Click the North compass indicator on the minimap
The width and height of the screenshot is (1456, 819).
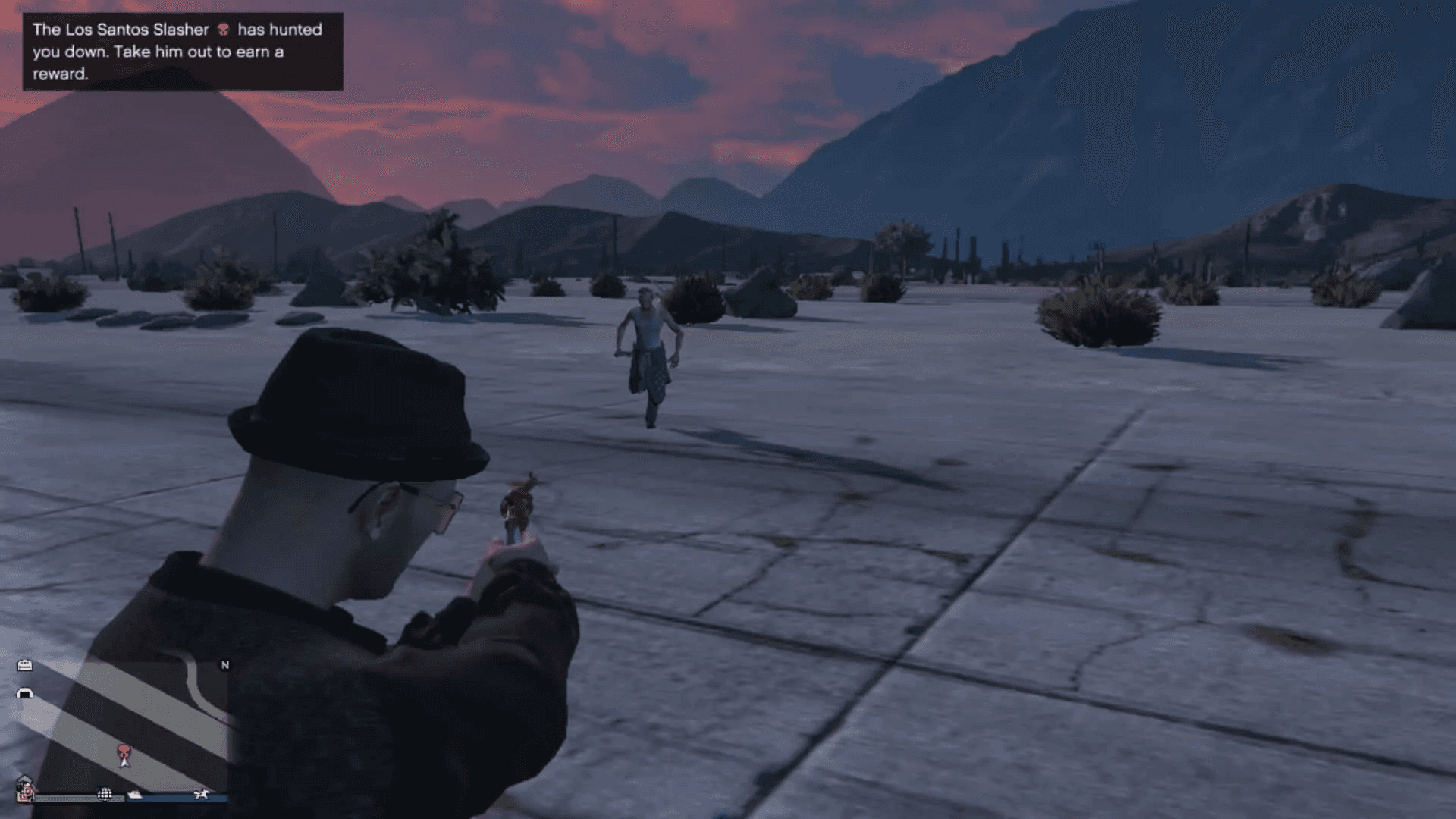tap(225, 664)
